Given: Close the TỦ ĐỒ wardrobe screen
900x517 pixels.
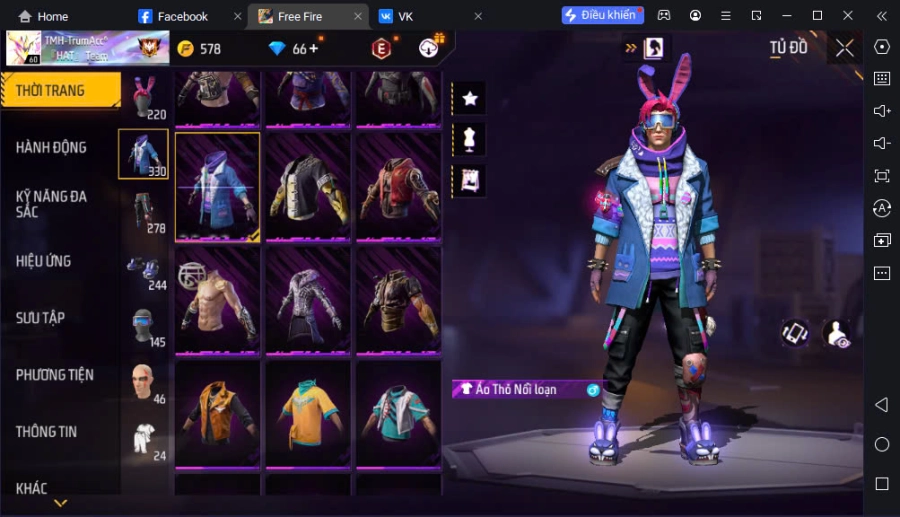Looking at the screenshot, I should pyautogui.click(x=845, y=48).
